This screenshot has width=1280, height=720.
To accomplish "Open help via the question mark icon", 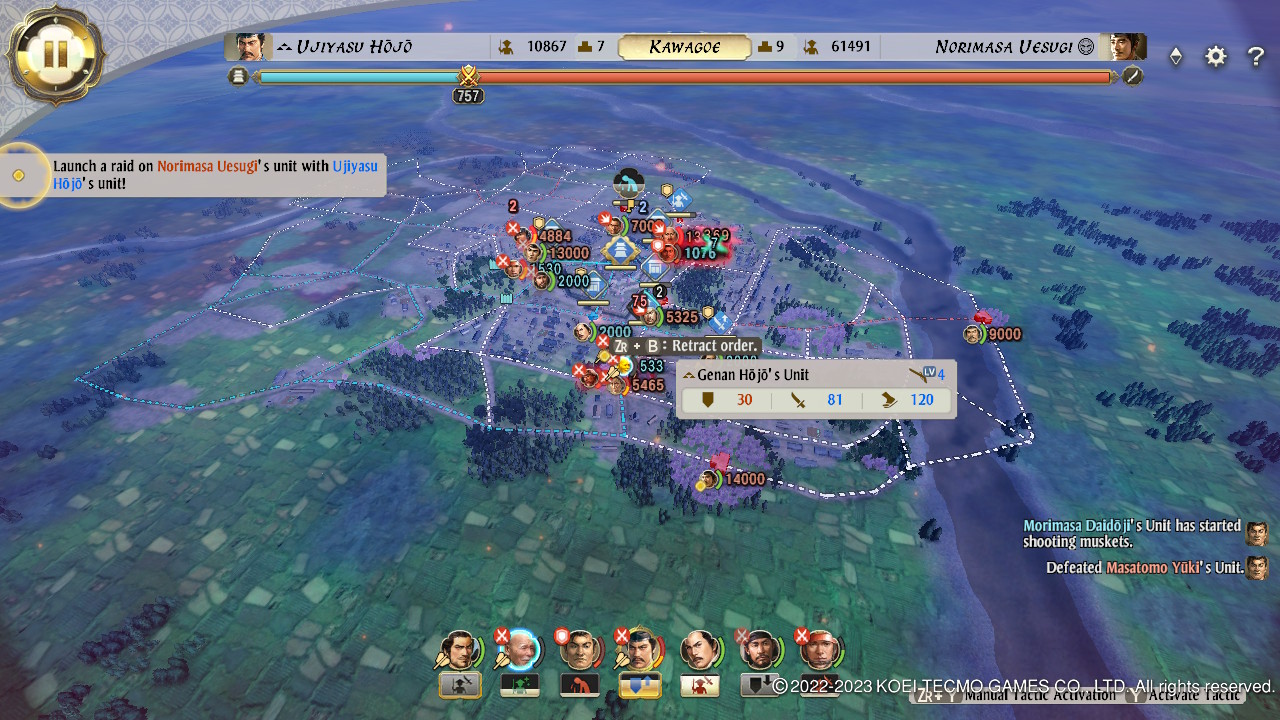I will (1256, 57).
